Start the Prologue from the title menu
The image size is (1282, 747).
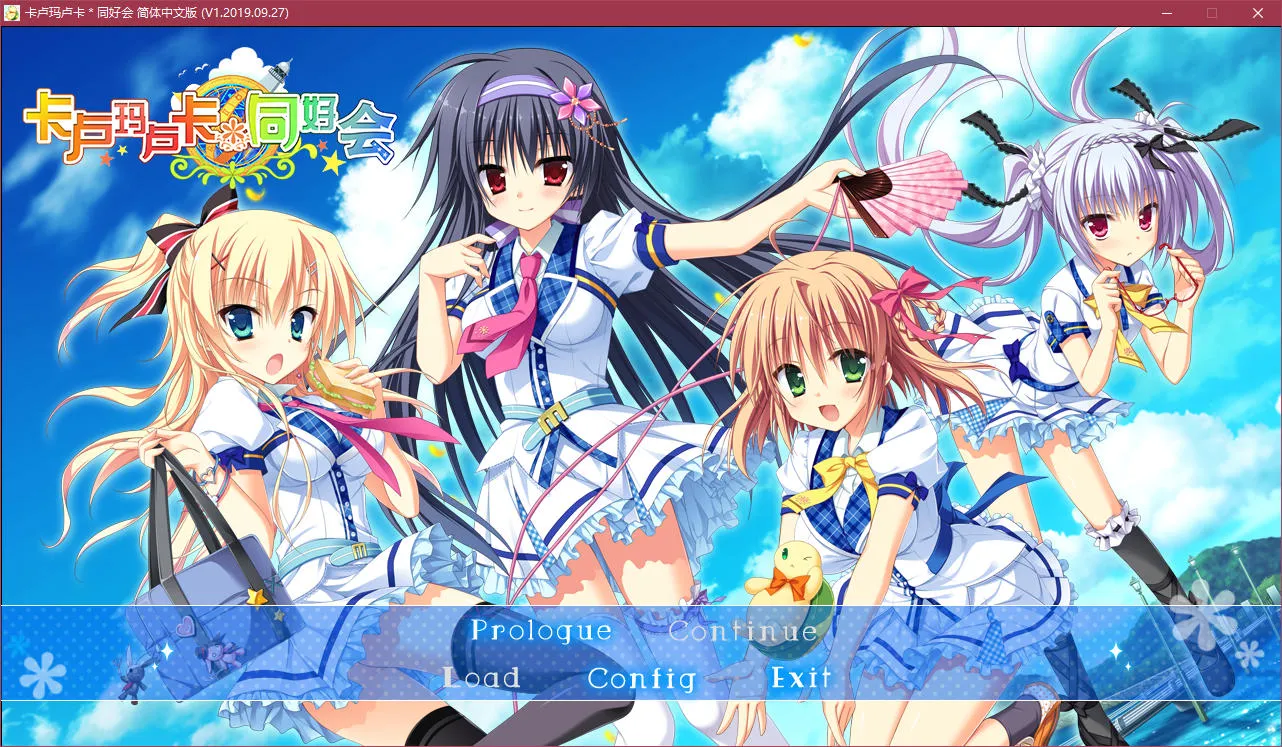pyautogui.click(x=541, y=631)
